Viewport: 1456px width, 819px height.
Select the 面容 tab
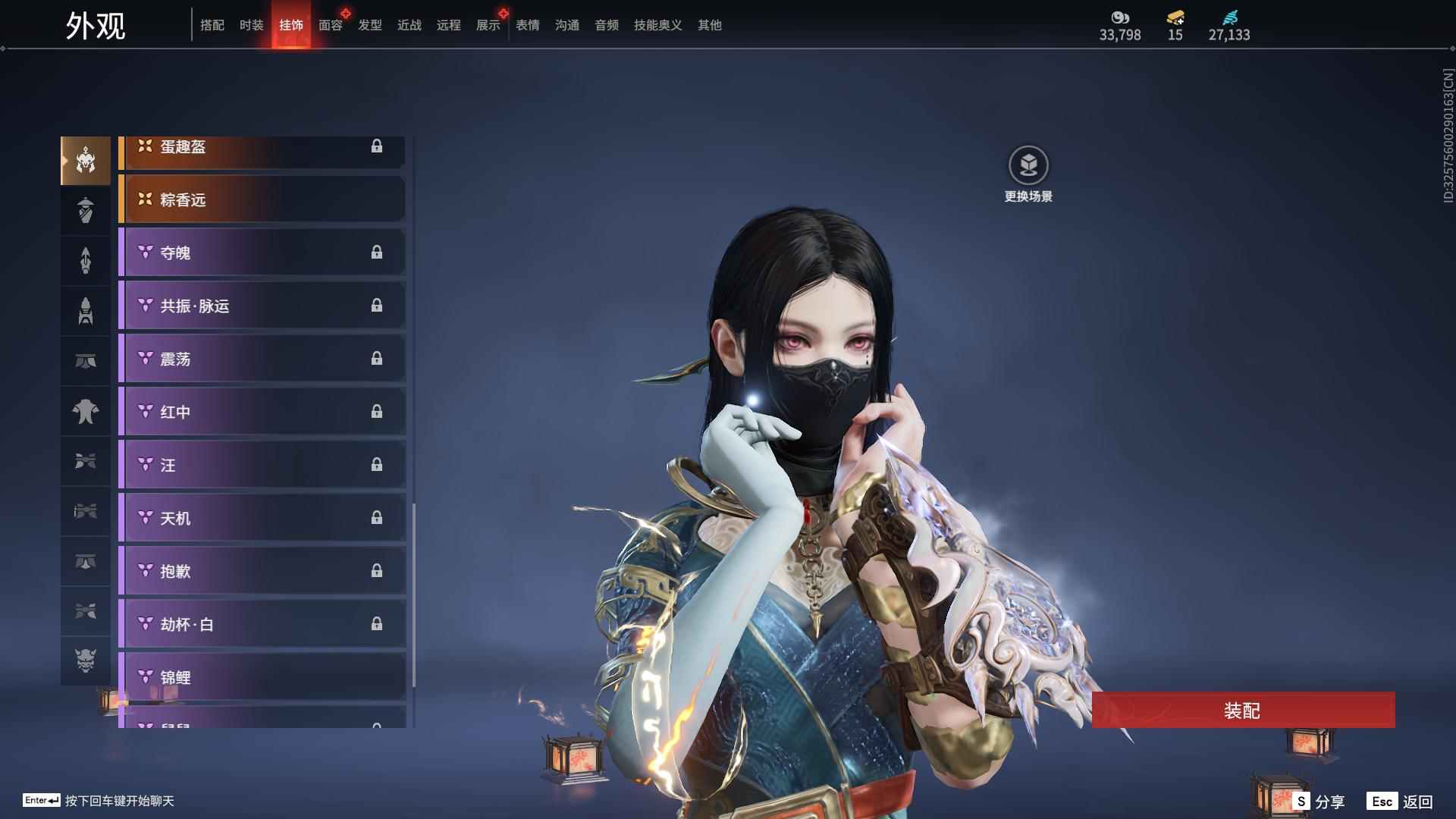(330, 25)
